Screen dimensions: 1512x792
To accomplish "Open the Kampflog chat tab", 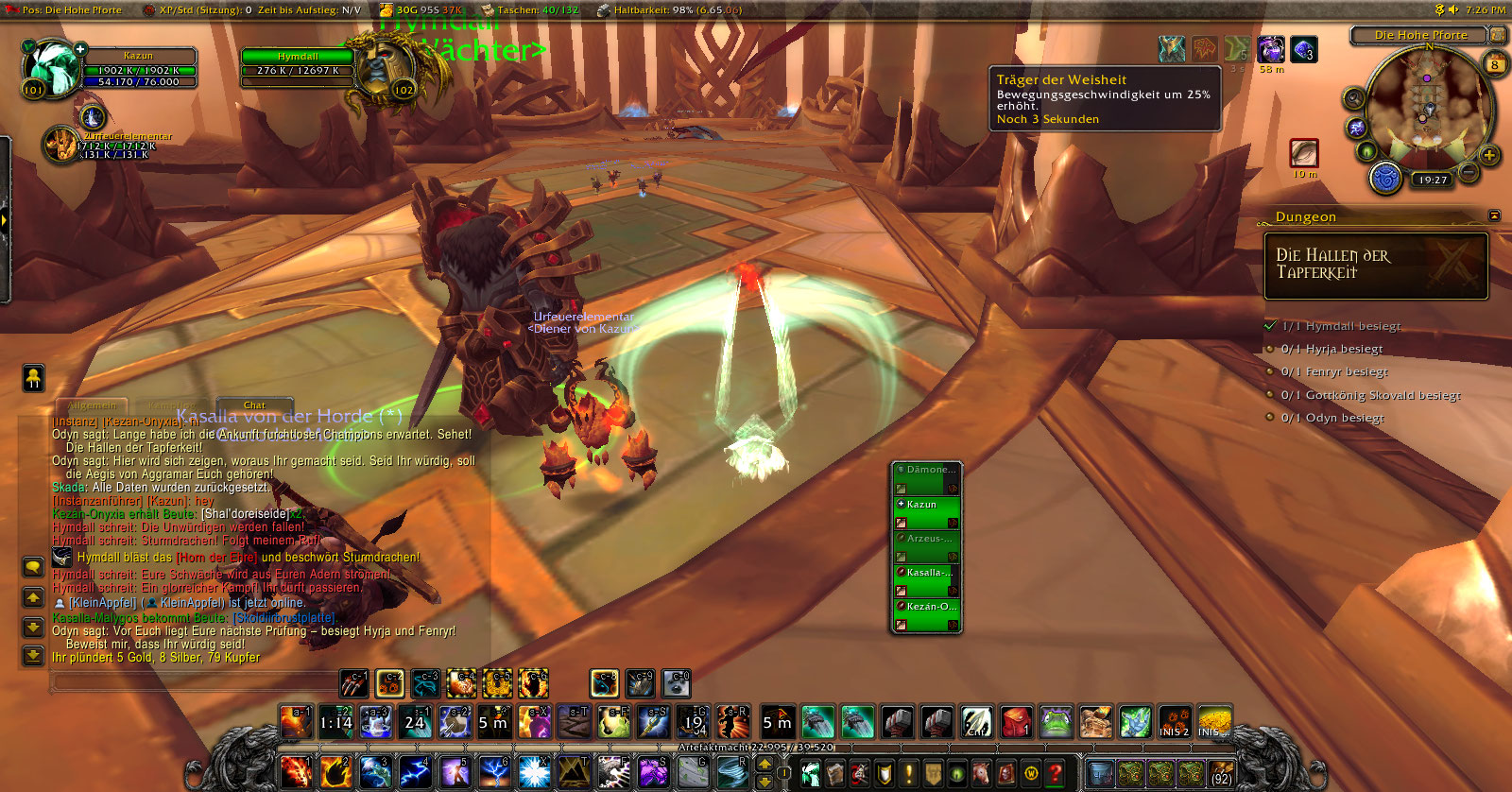I will pos(172,405).
